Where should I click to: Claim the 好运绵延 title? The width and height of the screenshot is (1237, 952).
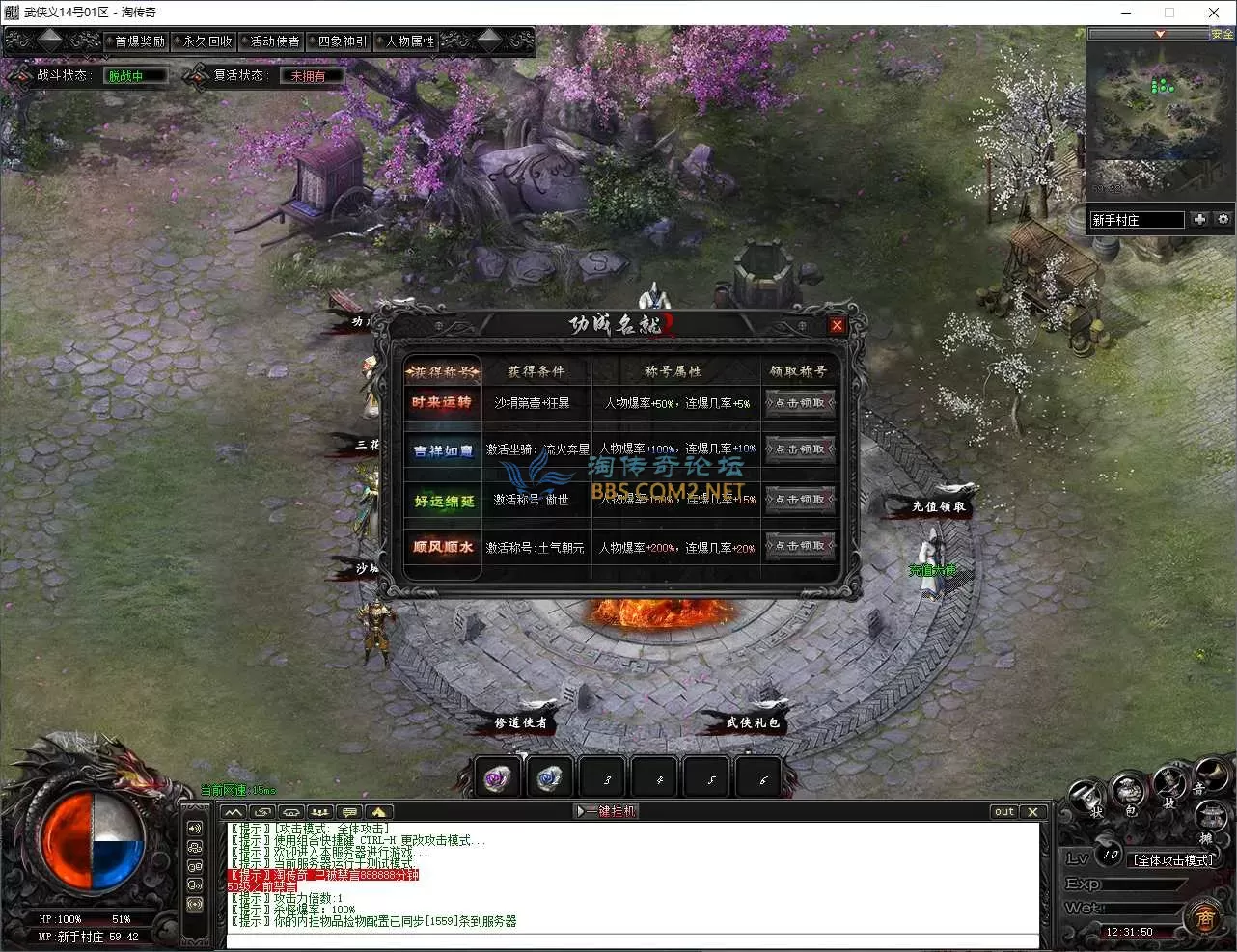click(800, 499)
